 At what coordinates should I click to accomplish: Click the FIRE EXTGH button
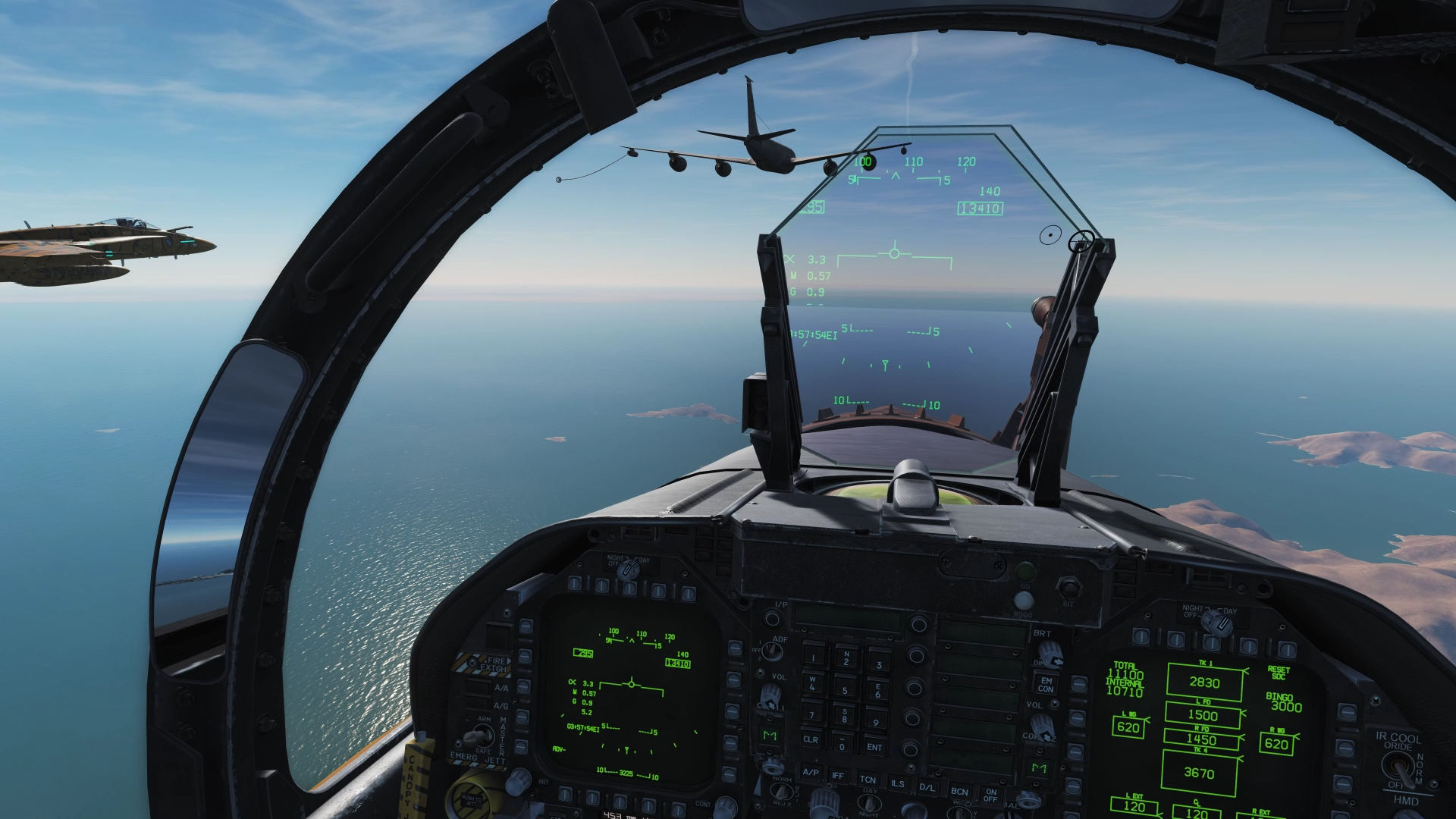pyautogui.click(x=493, y=665)
